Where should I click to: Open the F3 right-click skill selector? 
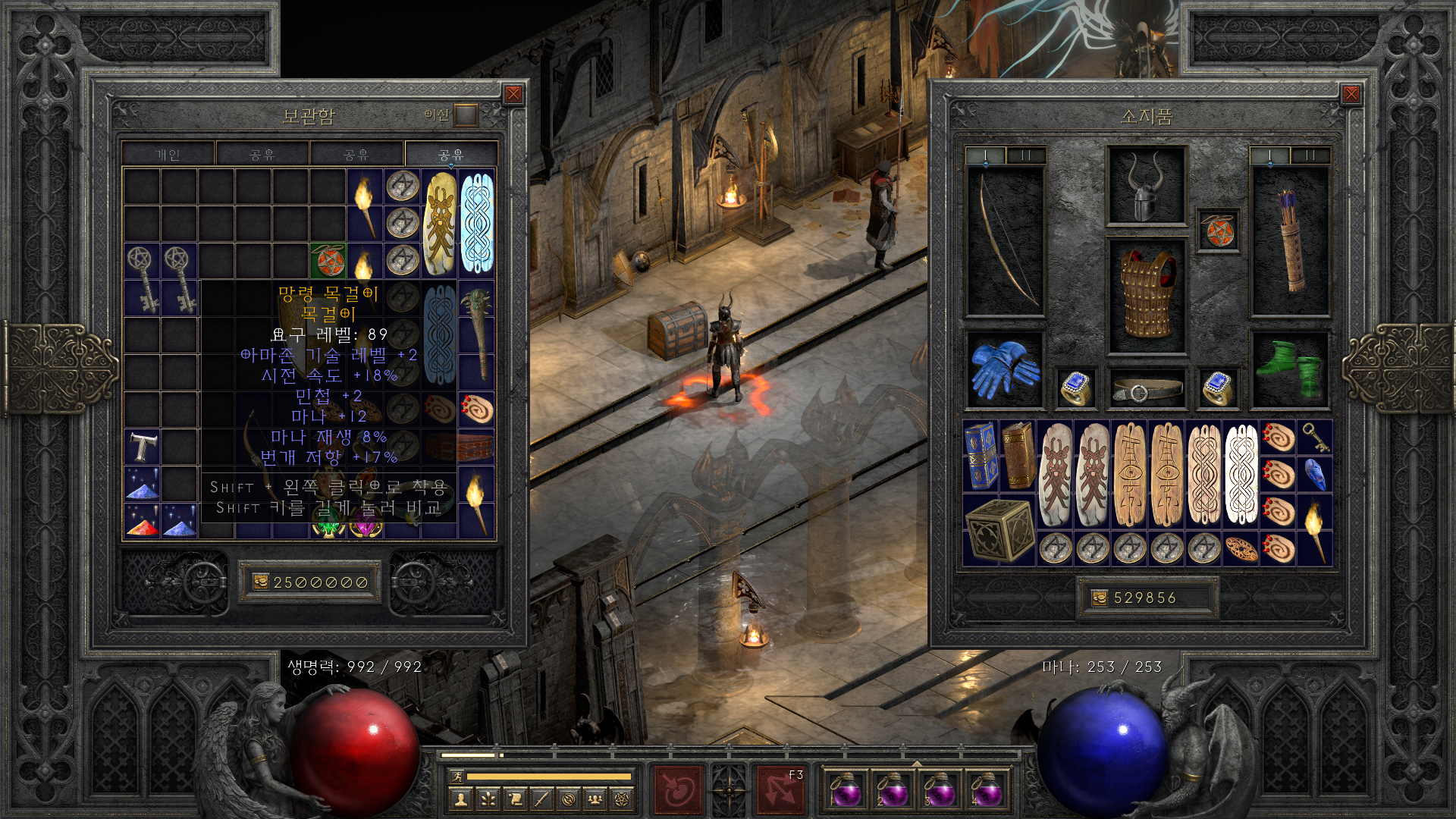click(780, 789)
